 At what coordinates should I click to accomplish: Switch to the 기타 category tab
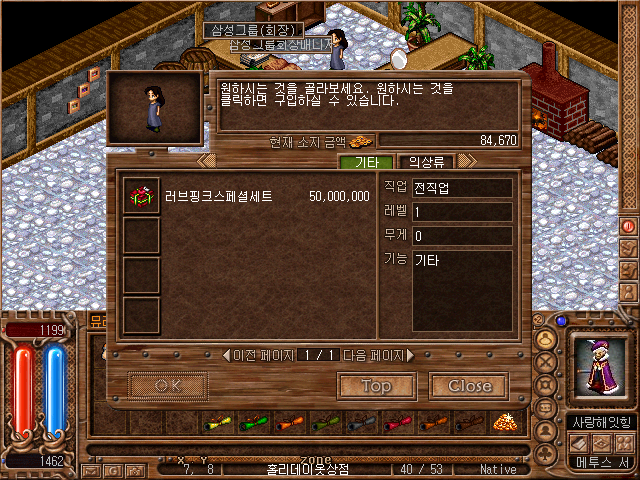click(365, 161)
